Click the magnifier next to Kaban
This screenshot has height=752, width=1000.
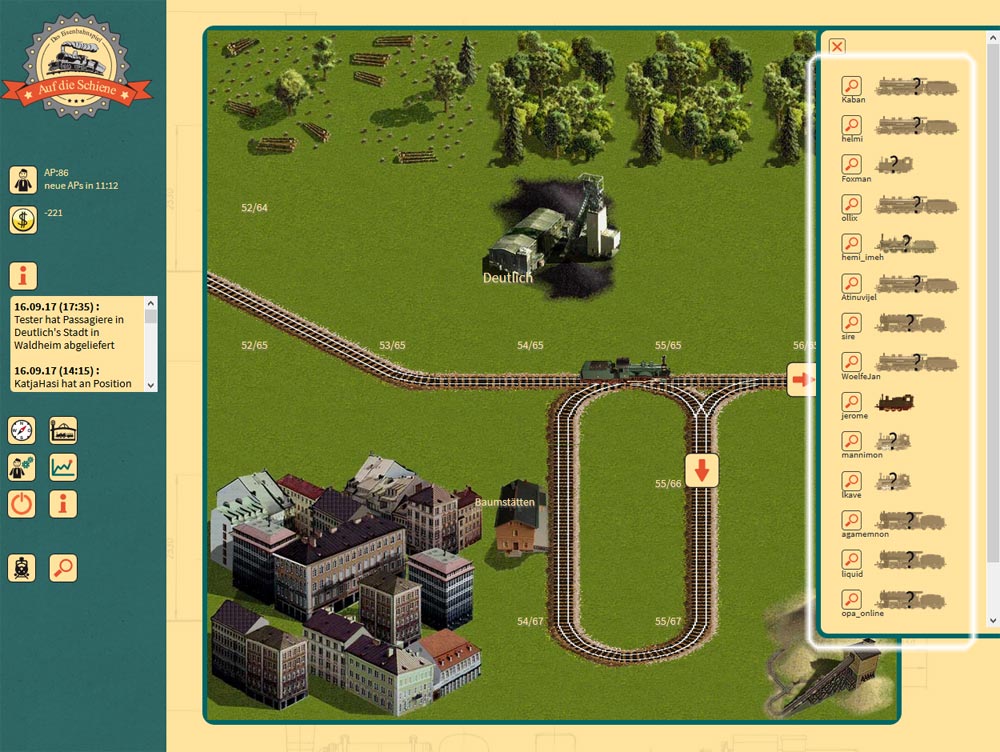pos(852,86)
